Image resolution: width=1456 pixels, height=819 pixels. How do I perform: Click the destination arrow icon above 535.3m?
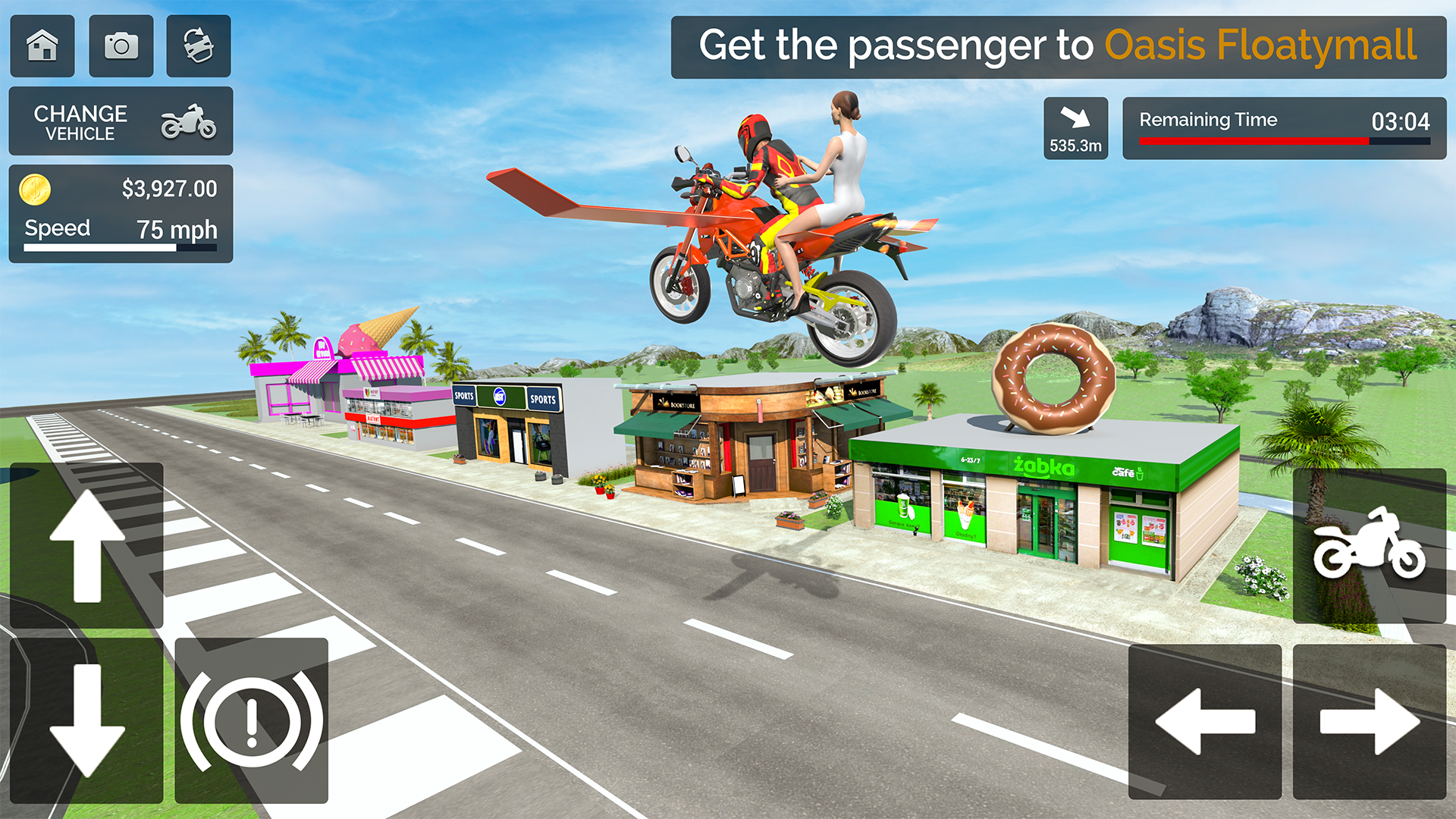(x=1075, y=115)
